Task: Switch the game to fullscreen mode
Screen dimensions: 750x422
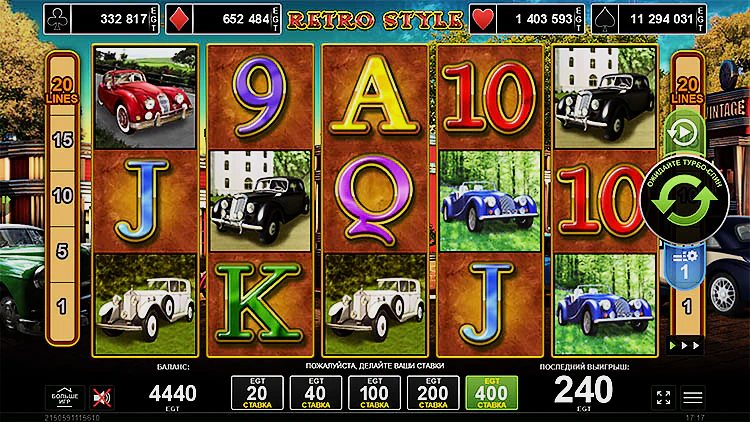Action: click(x=662, y=397)
